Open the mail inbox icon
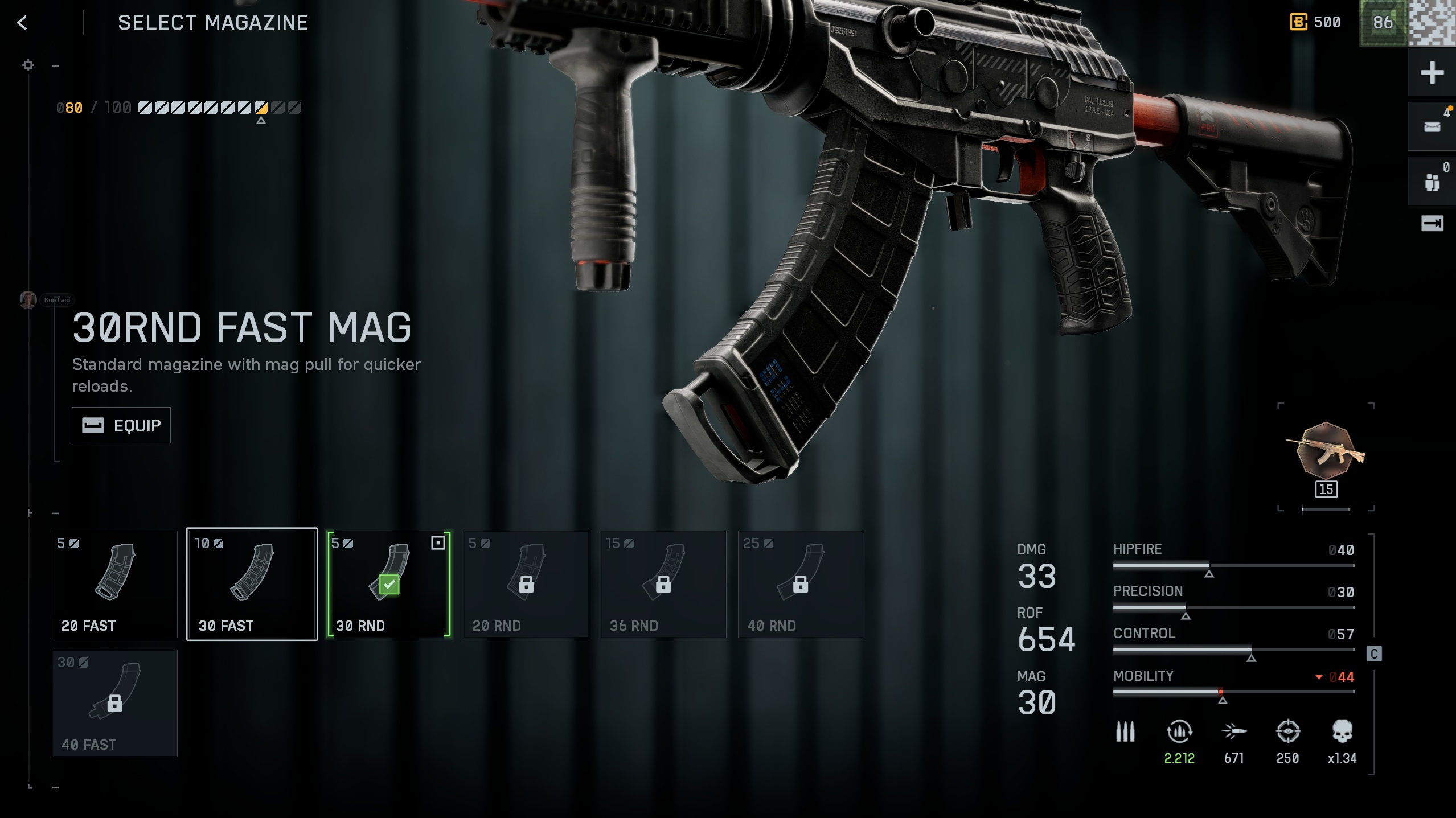This screenshot has width=1456, height=818. [1432, 126]
